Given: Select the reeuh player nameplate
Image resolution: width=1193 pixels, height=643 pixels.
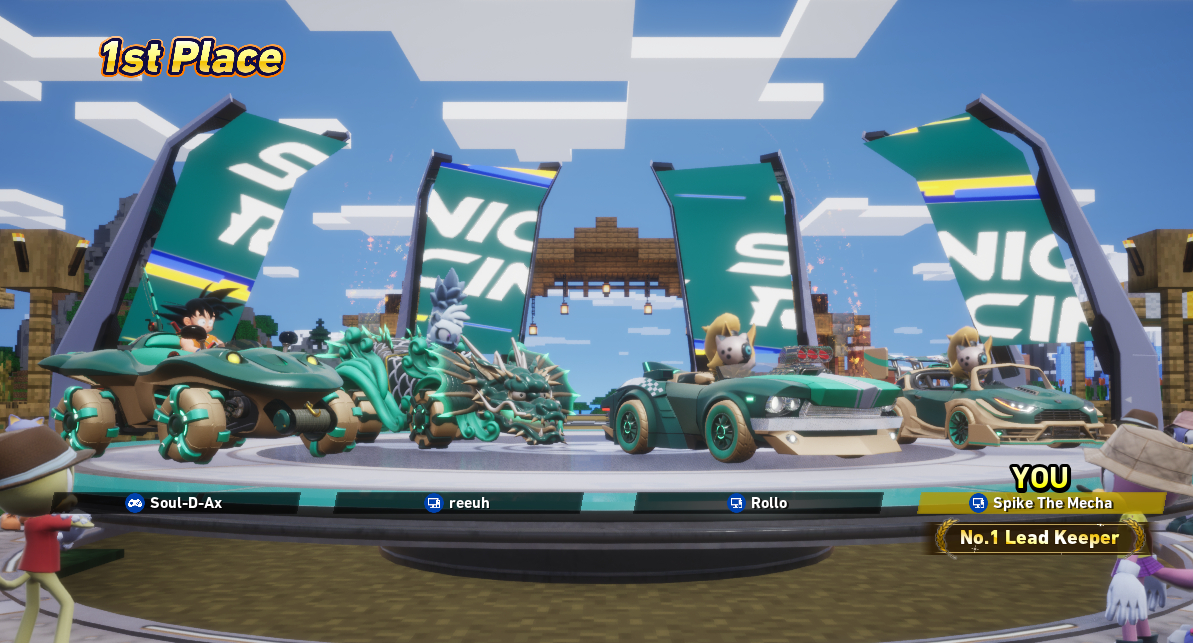Looking at the screenshot, I should tap(459, 503).
